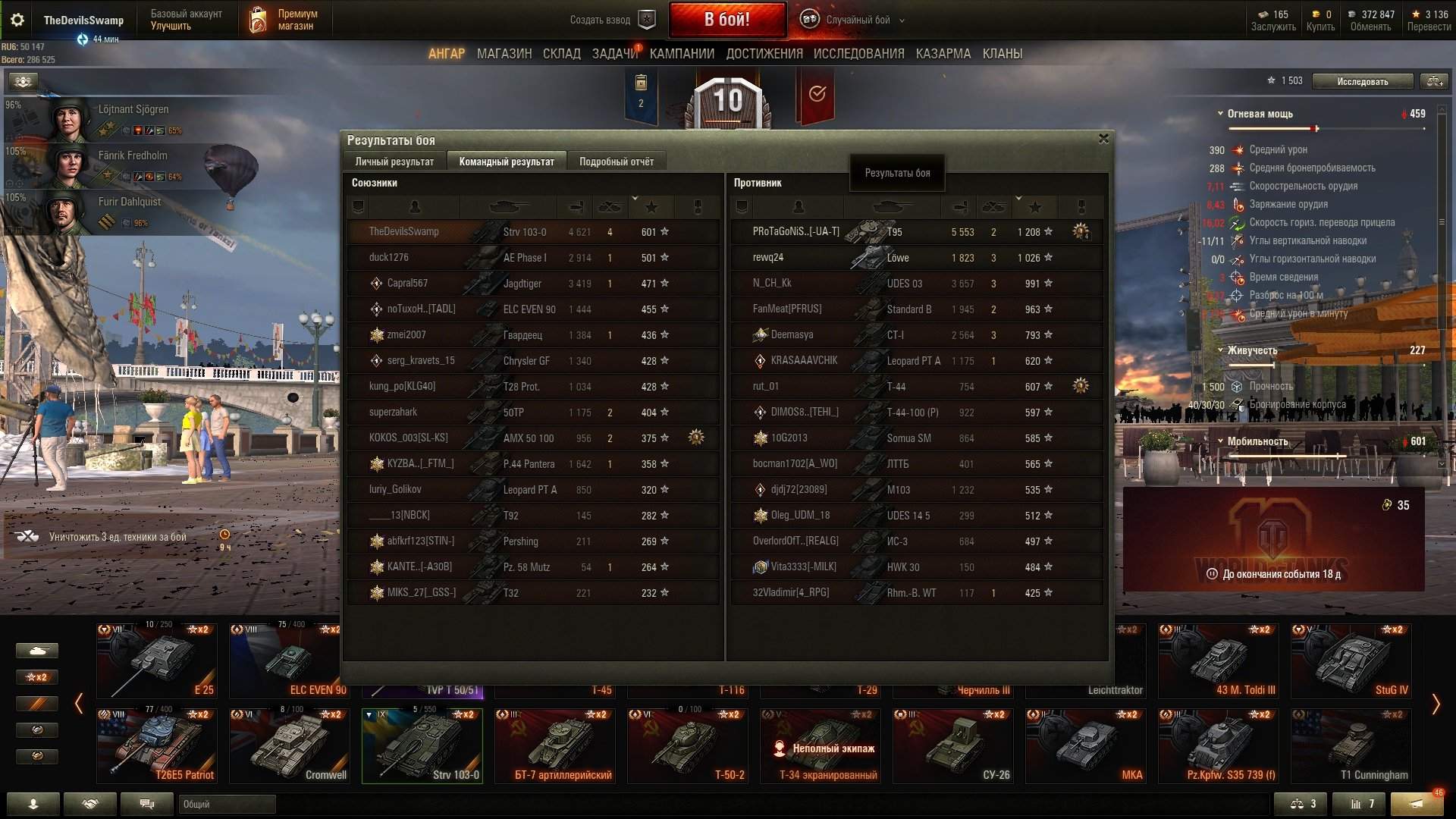1456x819 pixels.
Task: Open the ДОСТИЖЕНИЯ page
Action: click(764, 54)
